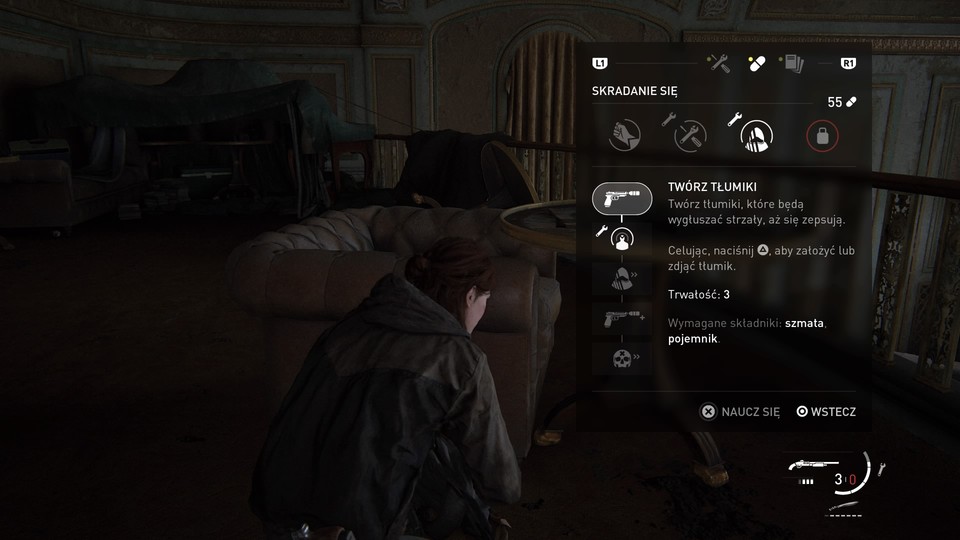The width and height of the screenshot is (960, 540).
Task: Go back with Wstecz
Action: point(826,411)
